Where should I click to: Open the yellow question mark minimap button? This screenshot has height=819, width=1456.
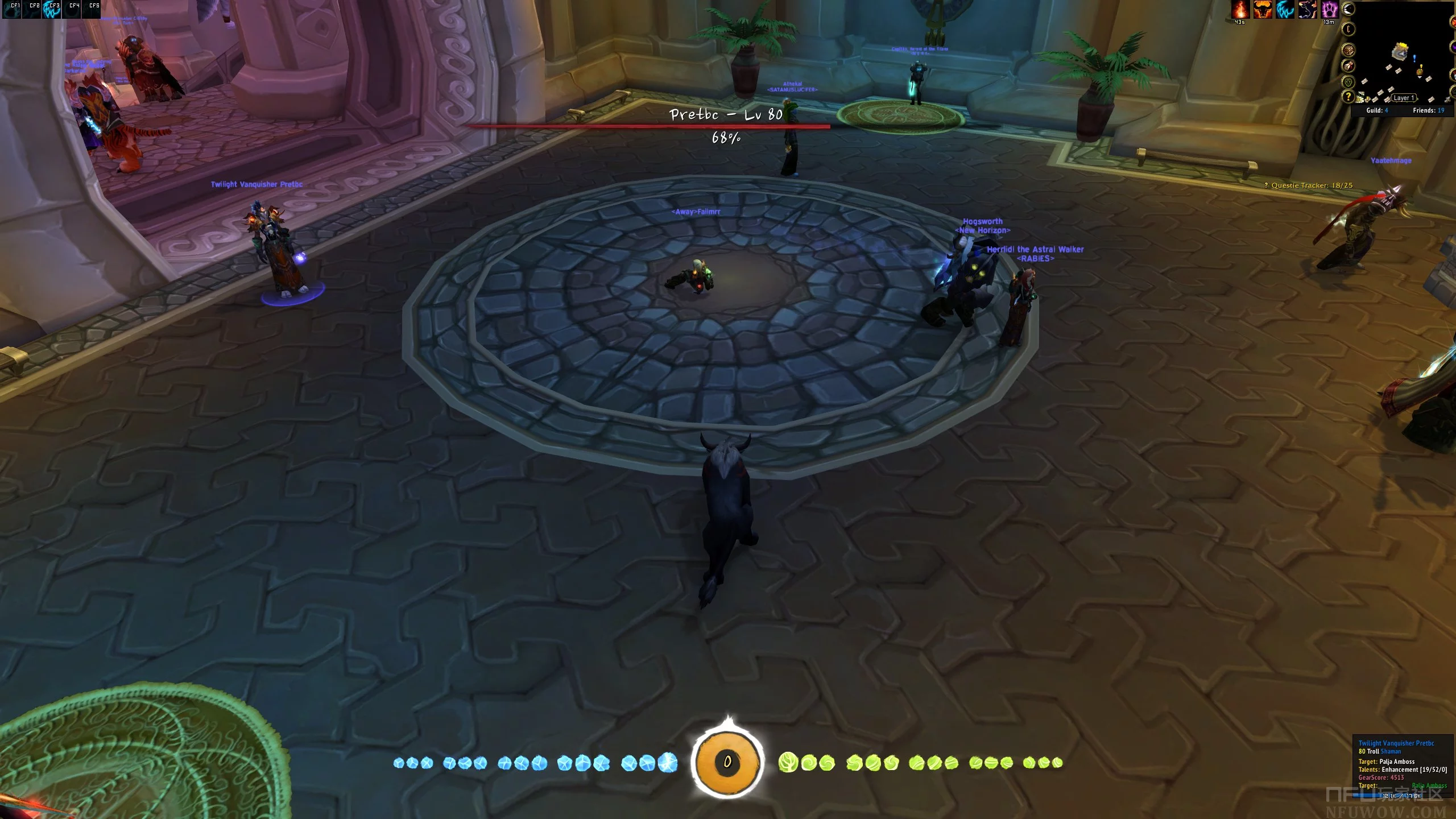click(1348, 97)
